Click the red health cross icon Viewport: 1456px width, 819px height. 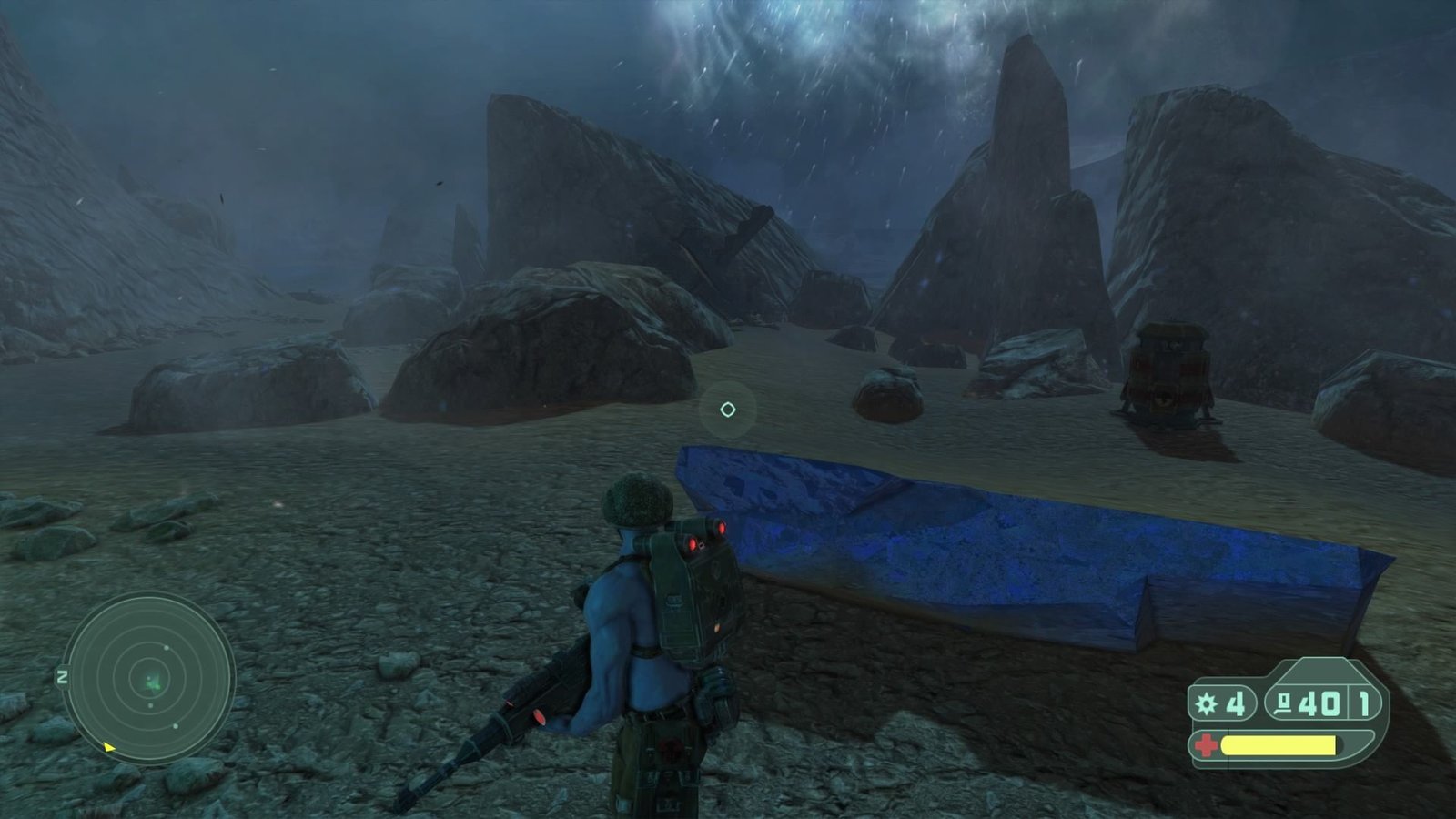[x=1207, y=744]
